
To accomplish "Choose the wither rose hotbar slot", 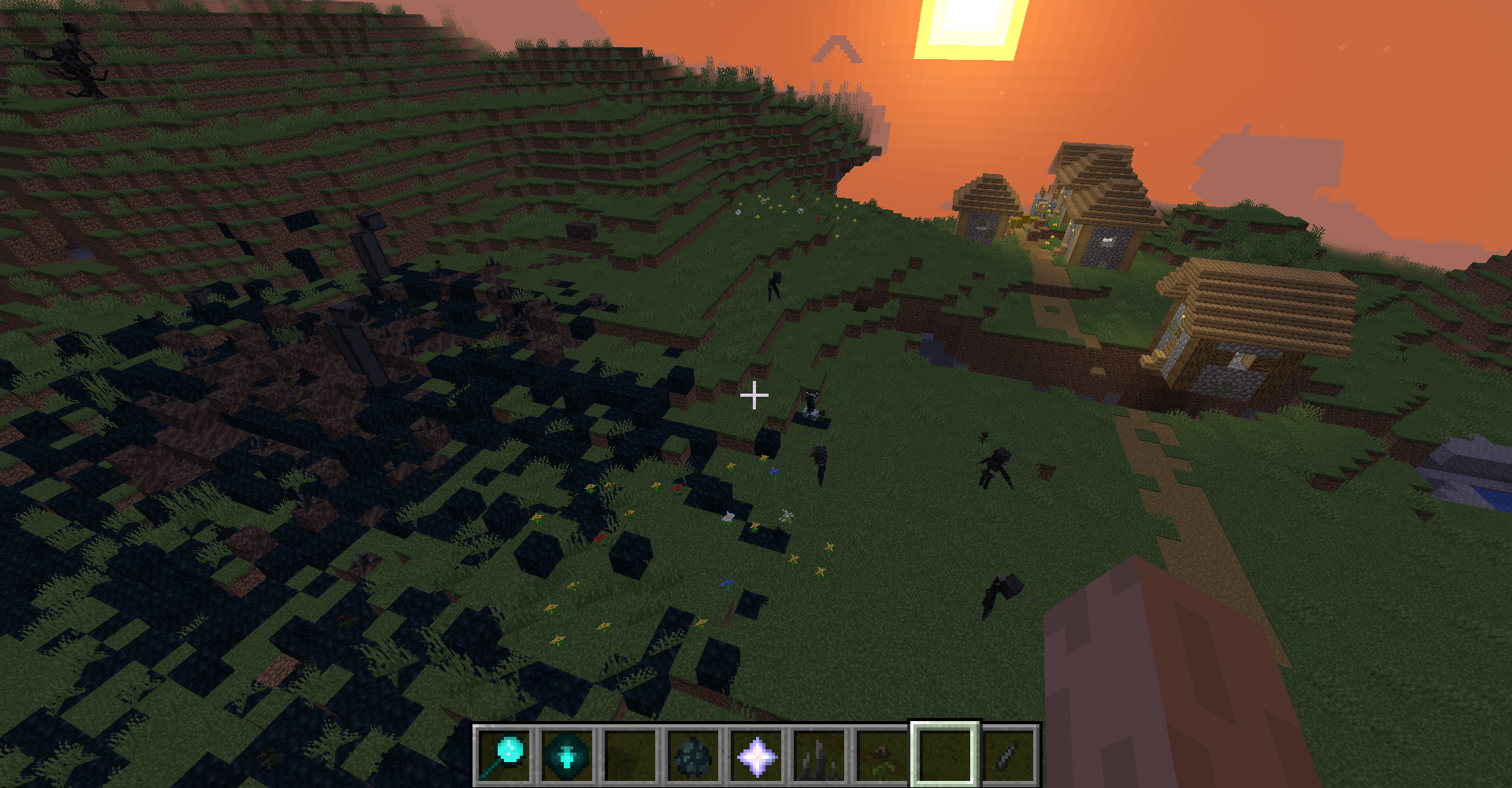I will point(883,755).
